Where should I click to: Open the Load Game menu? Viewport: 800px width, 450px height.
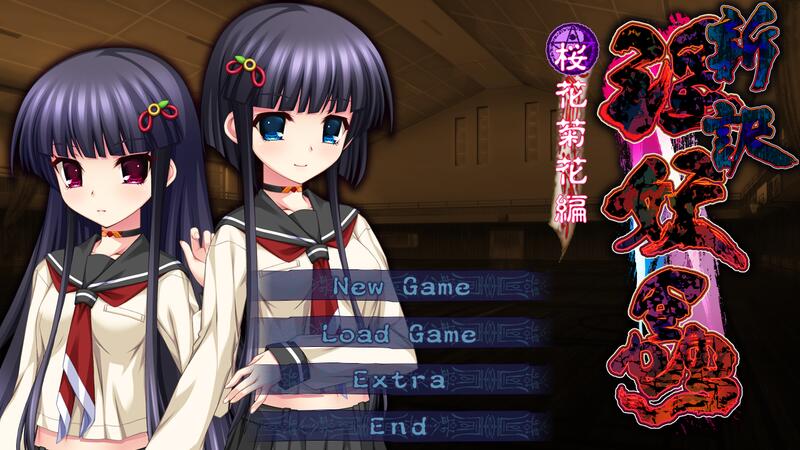(401, 334)
